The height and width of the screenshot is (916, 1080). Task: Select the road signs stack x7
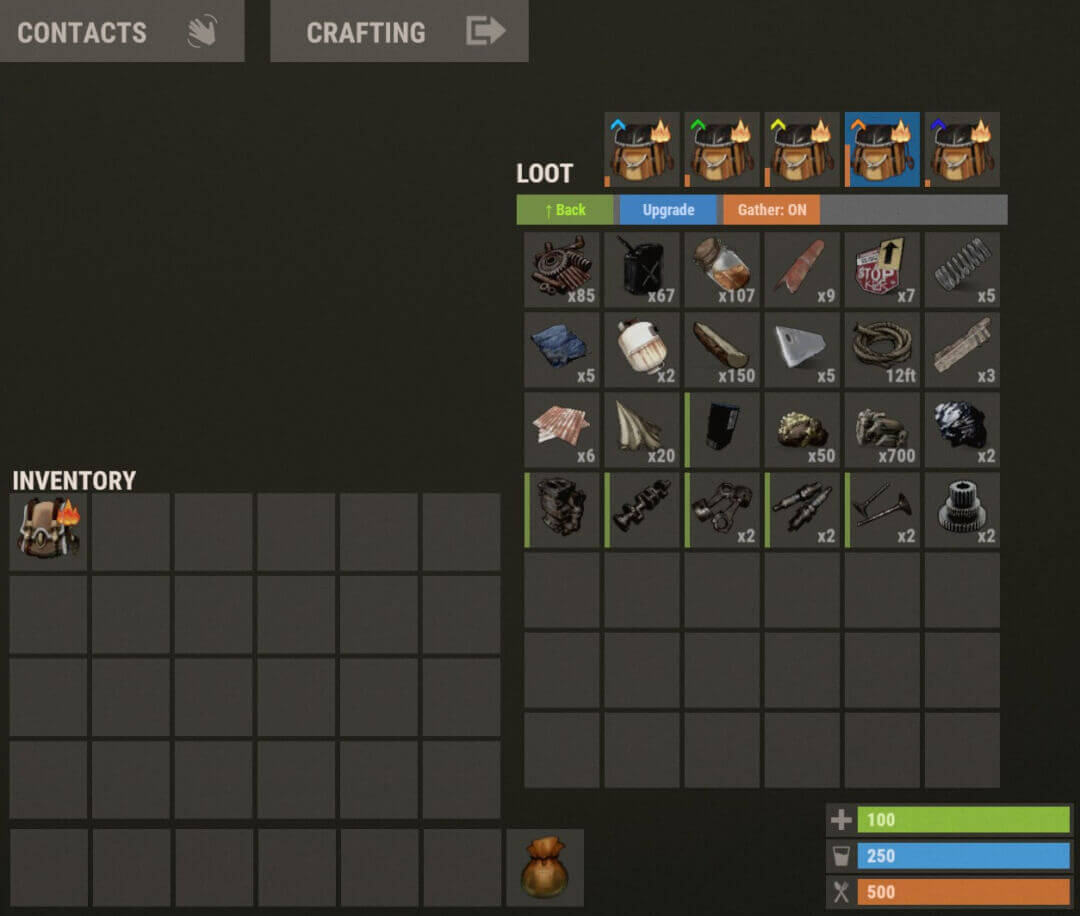point(882,270)
